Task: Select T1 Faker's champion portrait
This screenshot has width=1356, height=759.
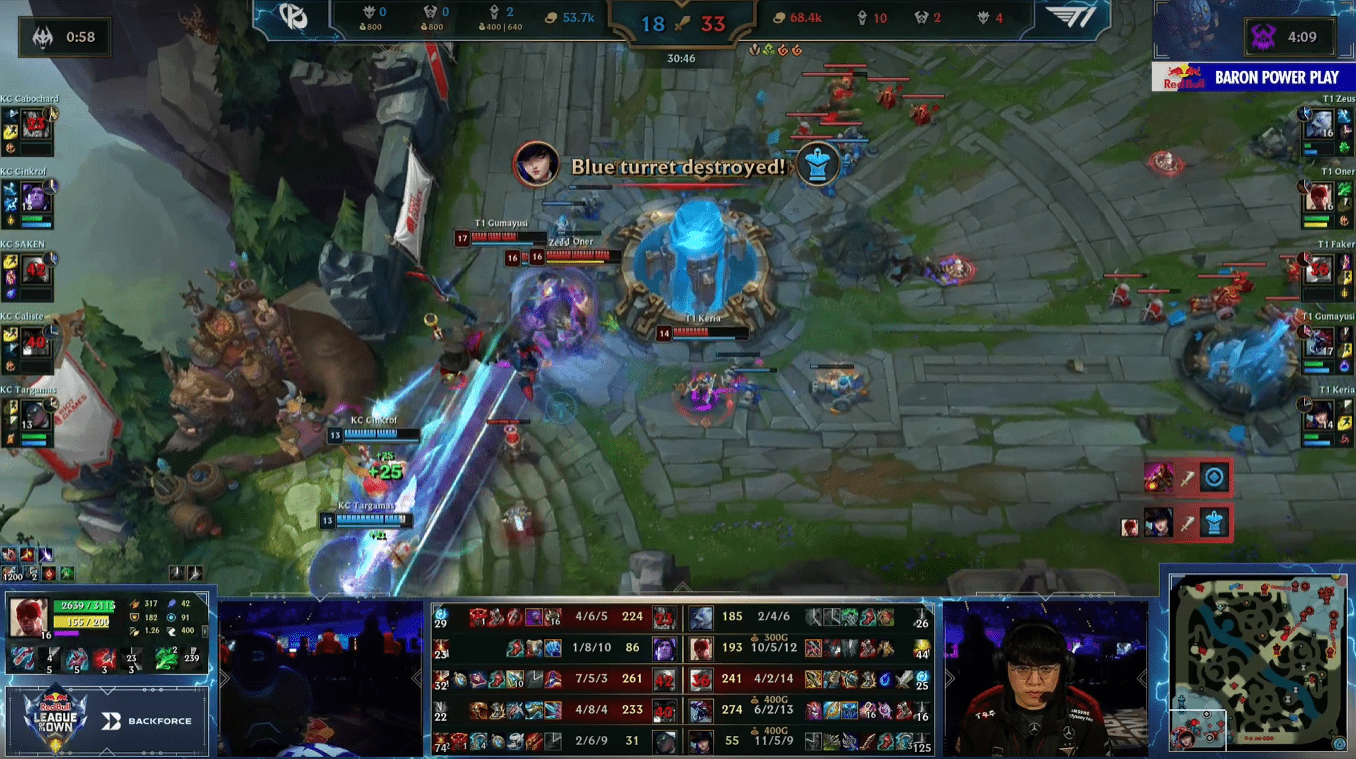Action: point(1320,268)
